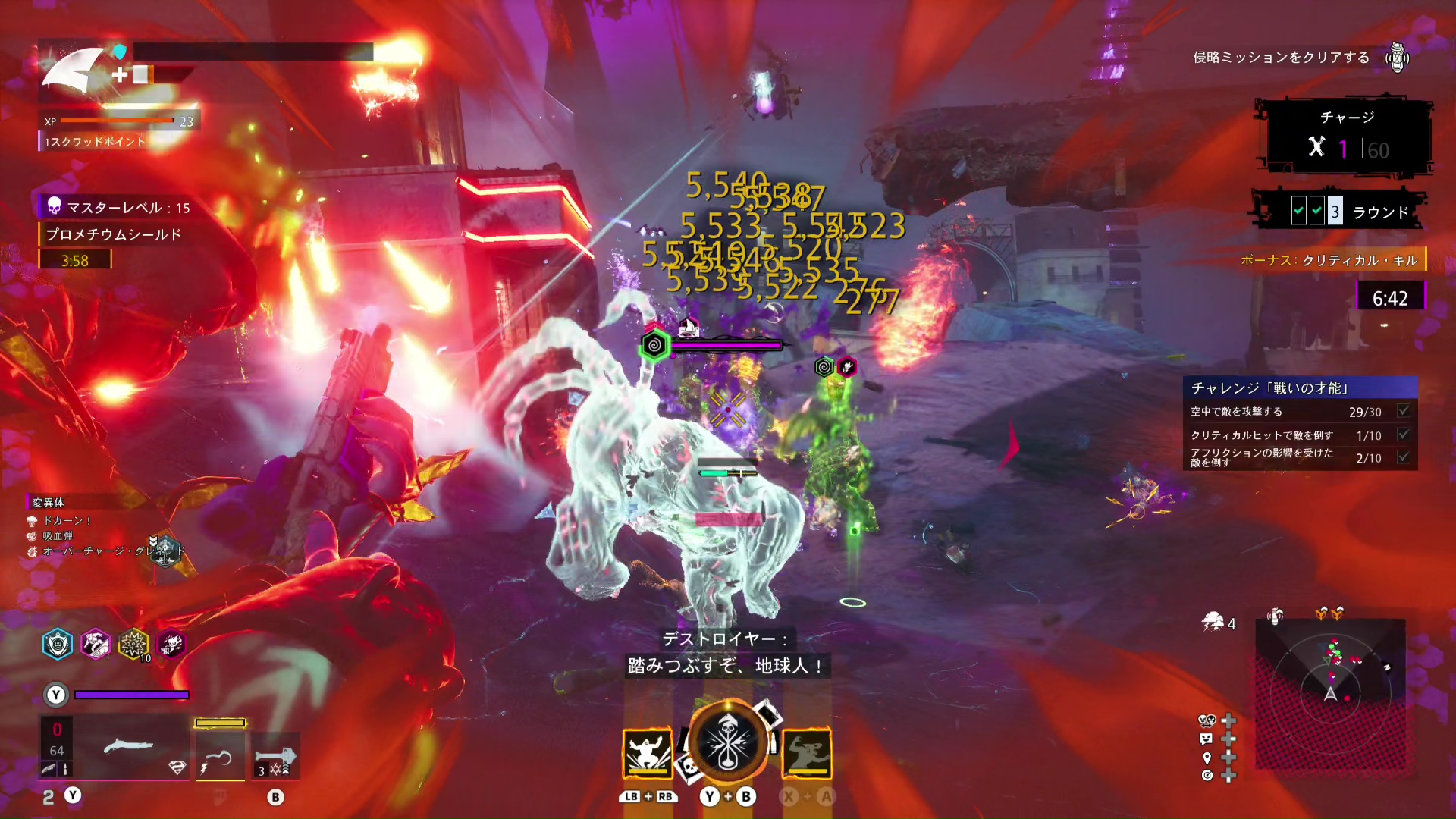1456x819 pixels.
Task: Click the 空中で敵を攻撃する challenge checkbox
Action: pos(1404,411)
